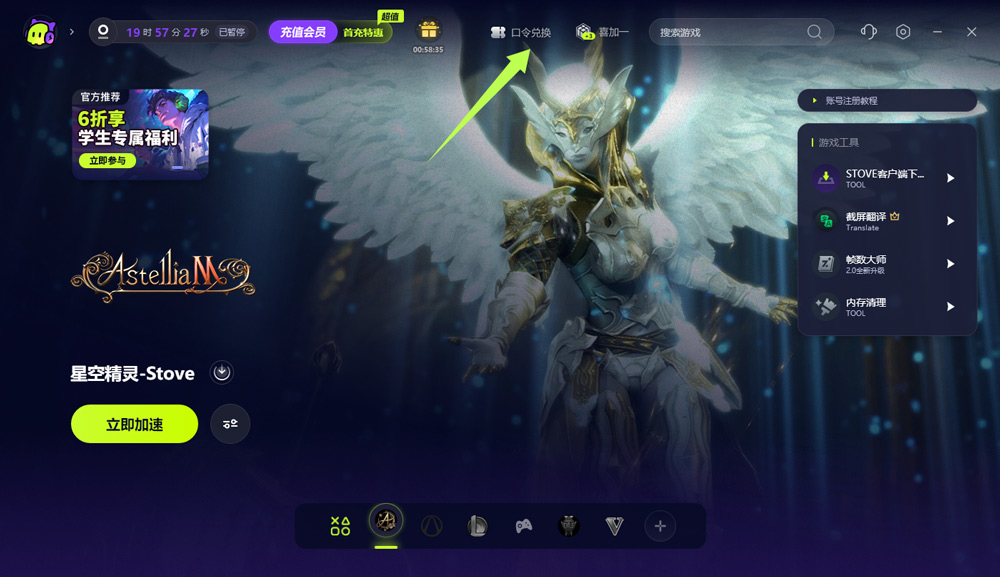Click the 立即加速 accelerate button
Image resolution: width=1000 pixels, height=577 pixels.
(134, 424)
